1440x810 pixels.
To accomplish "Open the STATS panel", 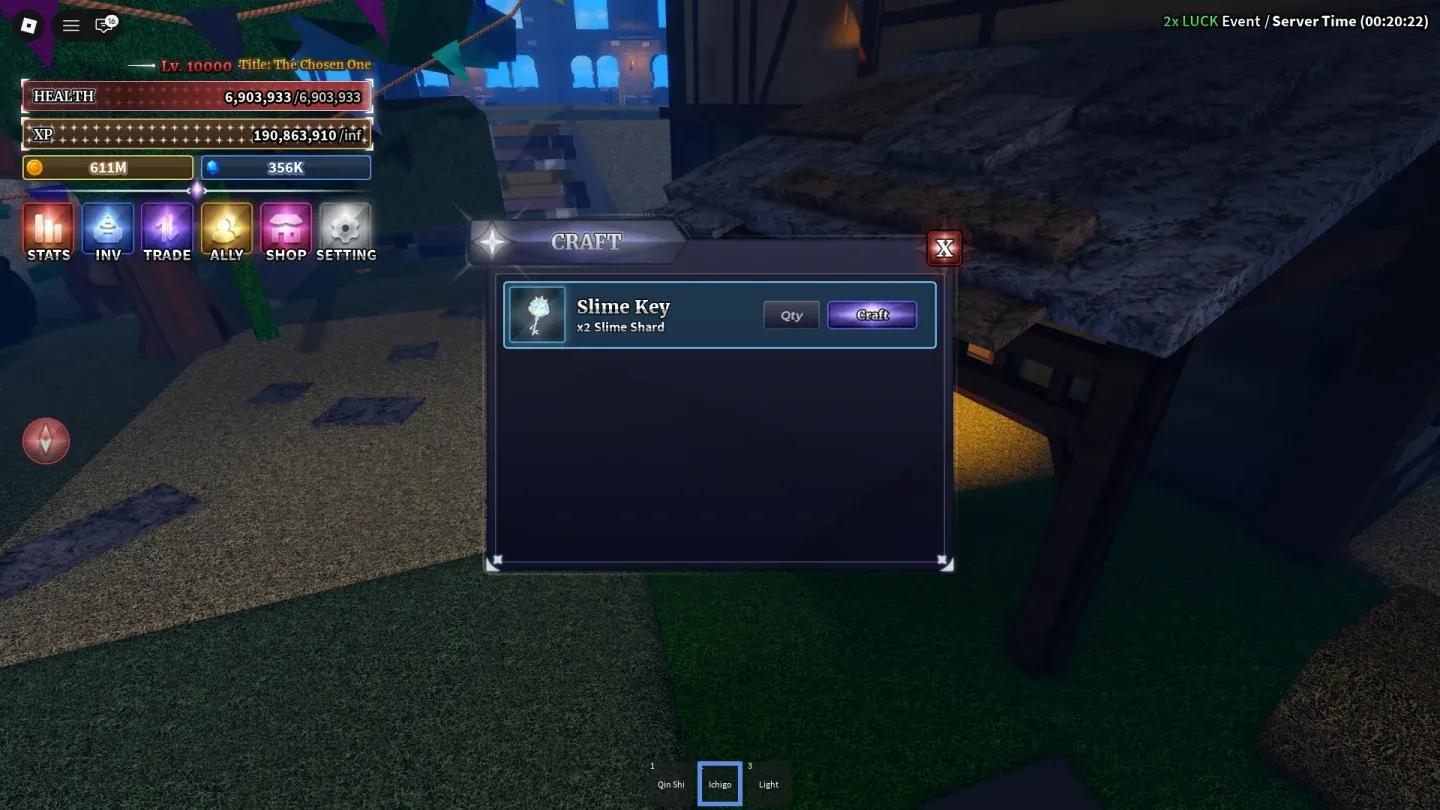I will click(48, 230).
